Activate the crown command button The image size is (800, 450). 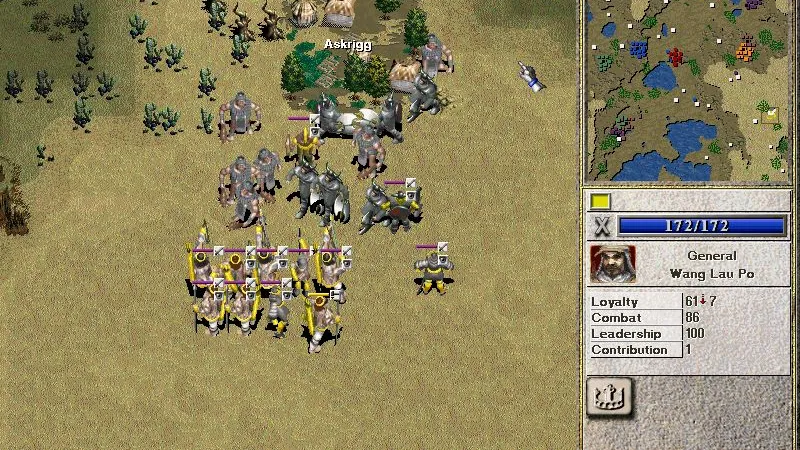pos(612,397)
